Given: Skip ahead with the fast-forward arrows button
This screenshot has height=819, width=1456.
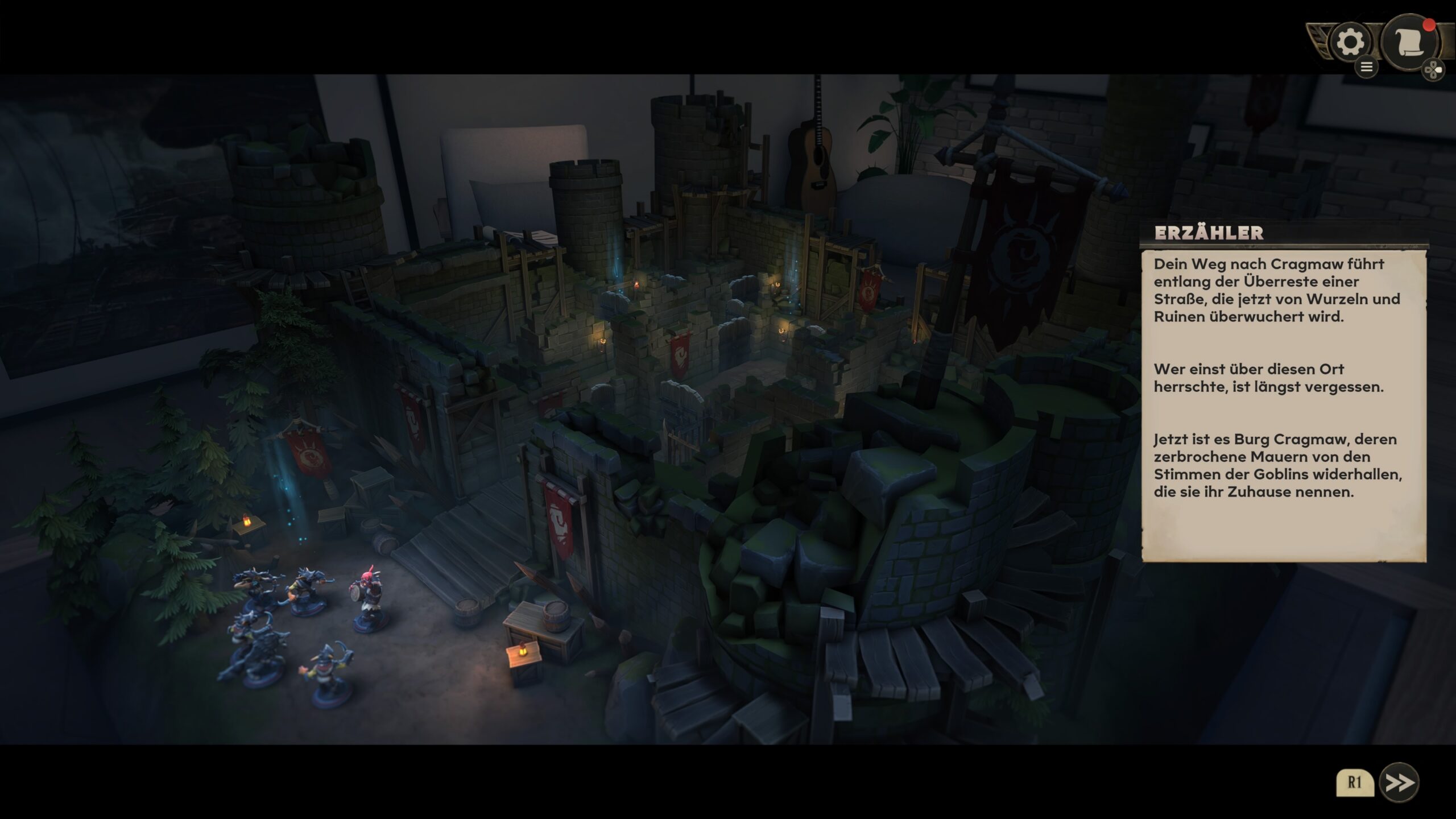Looking at the screenshot, I should (1399, 783).
